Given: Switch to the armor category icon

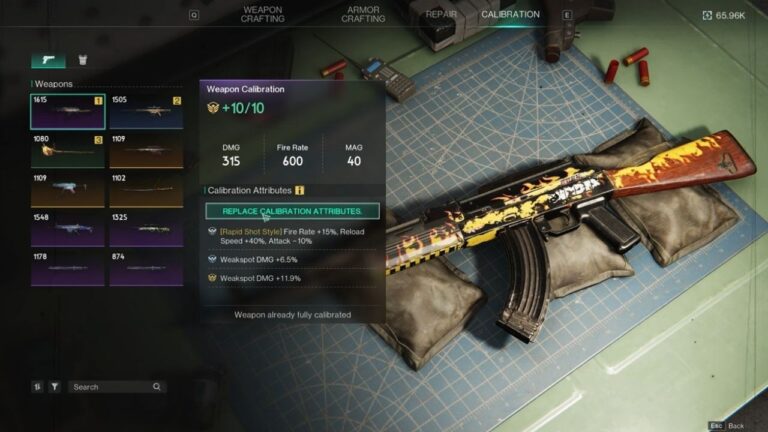Looking at the screenshot, I should coord(83,61).
